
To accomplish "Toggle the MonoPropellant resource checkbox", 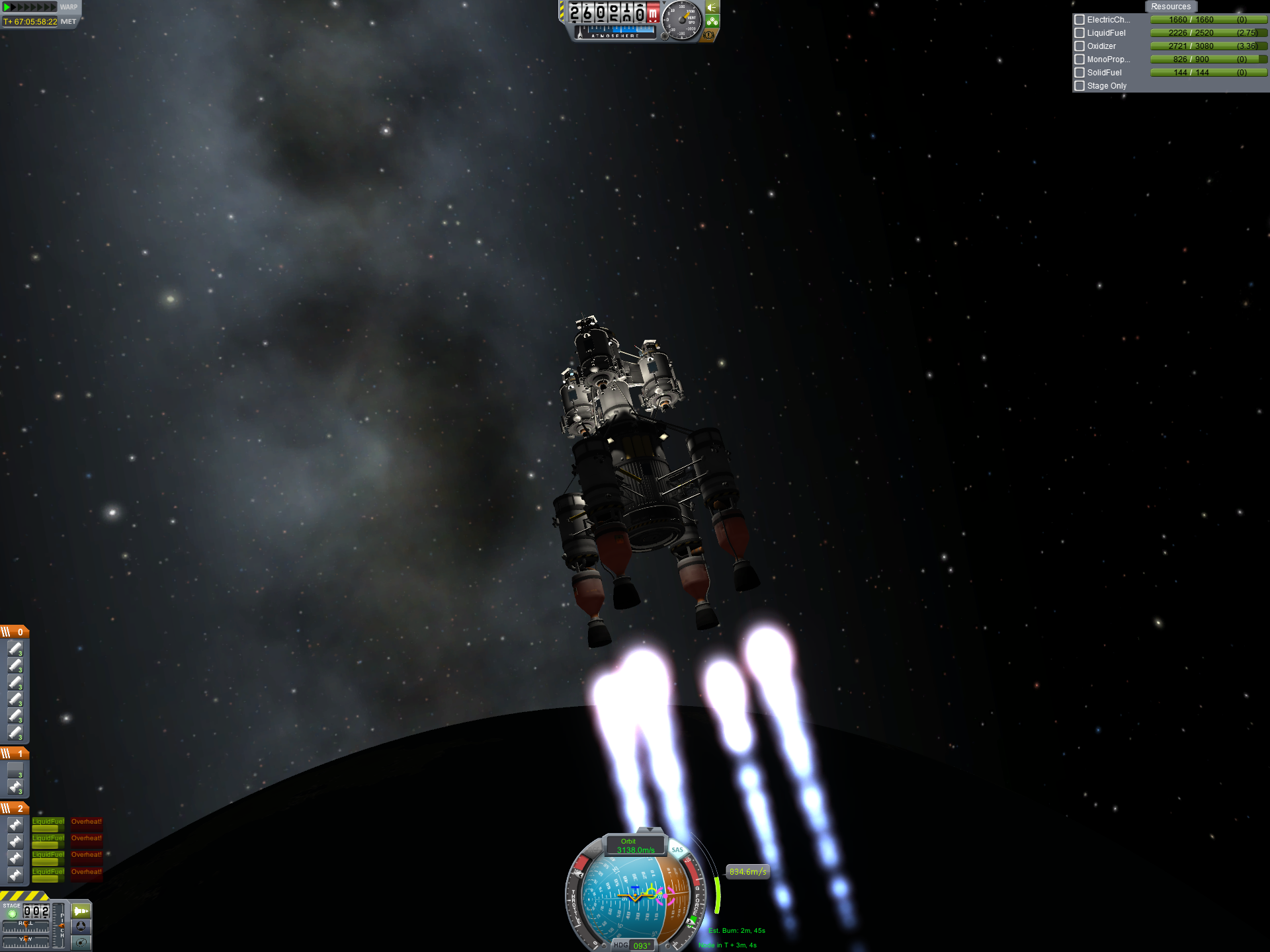I will coord(1079,59).
